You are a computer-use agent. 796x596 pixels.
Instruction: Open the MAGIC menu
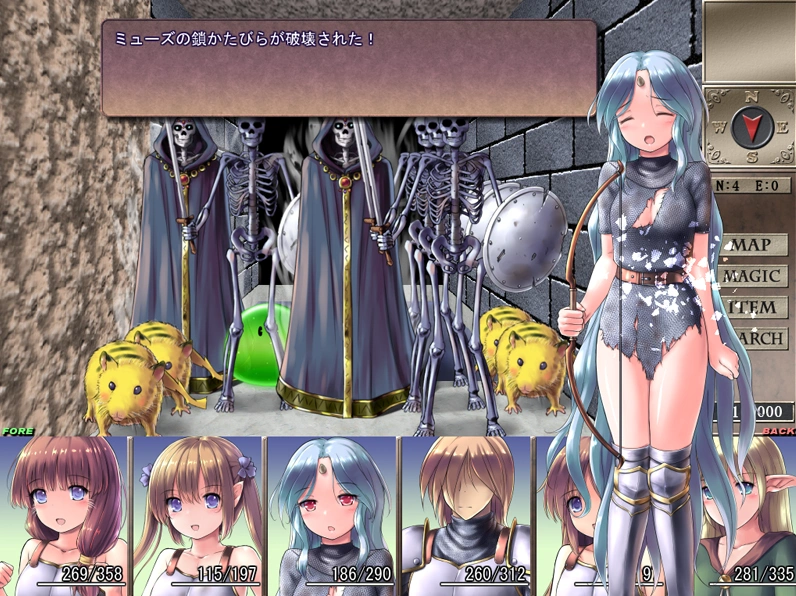pyautogui.click(x=752, y=276)
